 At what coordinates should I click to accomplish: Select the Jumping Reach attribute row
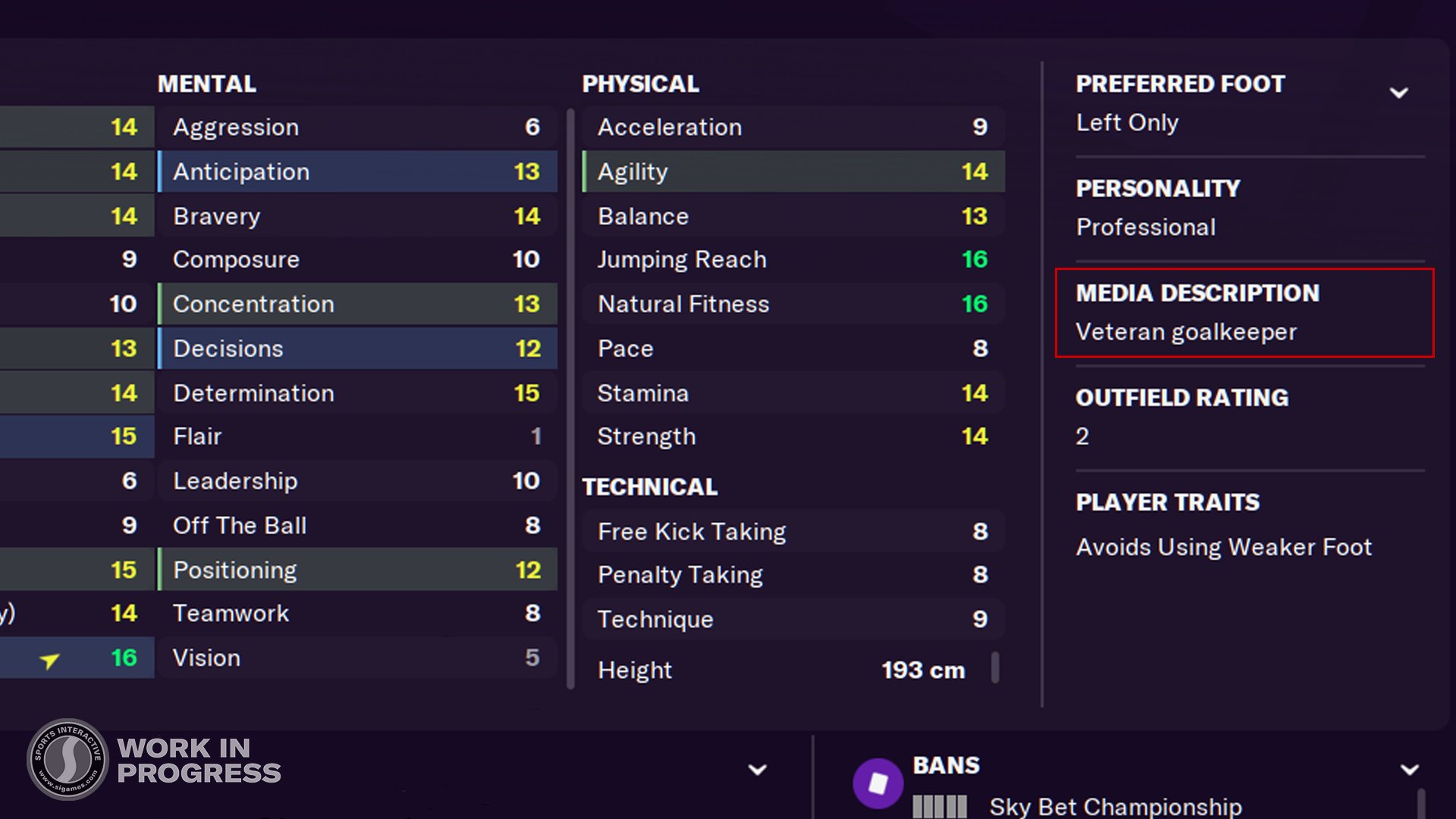[793, 259]
